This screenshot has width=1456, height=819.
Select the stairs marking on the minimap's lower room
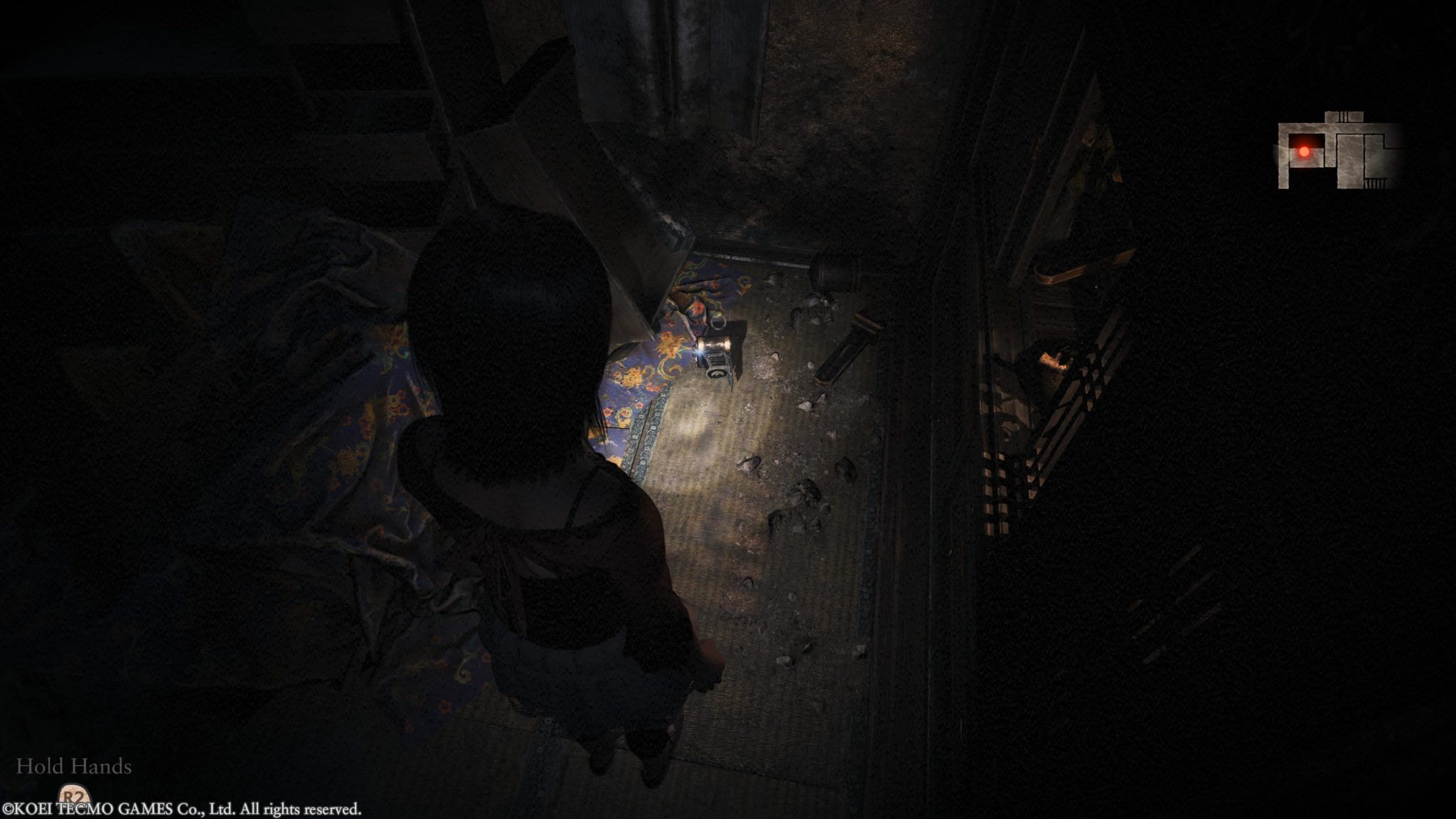tap(1376, 181)
